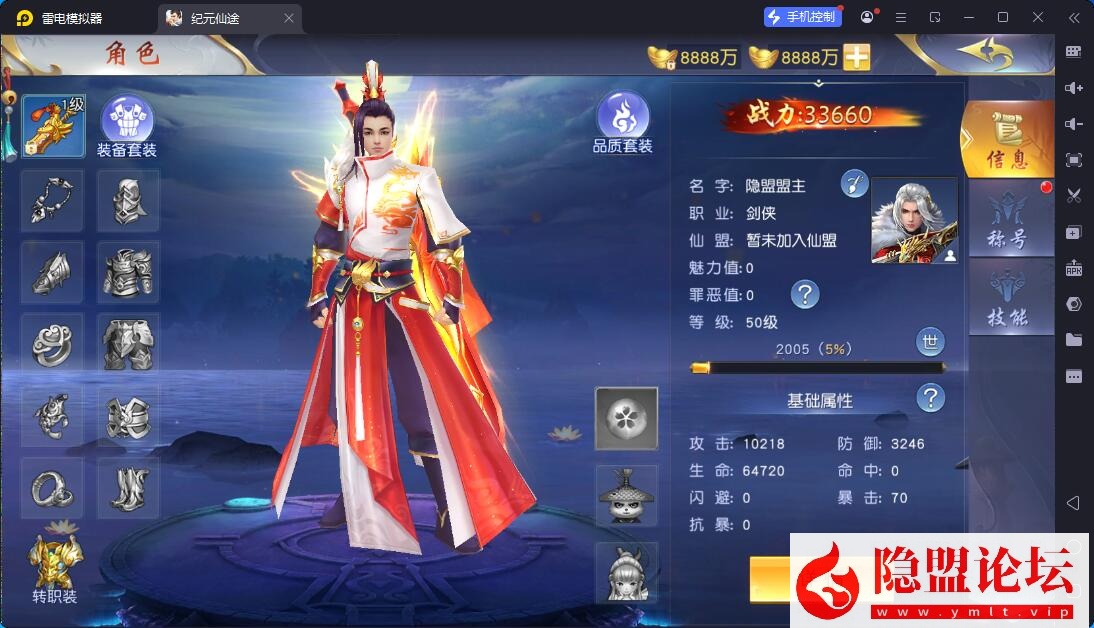Close the emulator tab 纪元仙途
Viewport: 1094px width, 628px height.
click(x=289, y=18)
